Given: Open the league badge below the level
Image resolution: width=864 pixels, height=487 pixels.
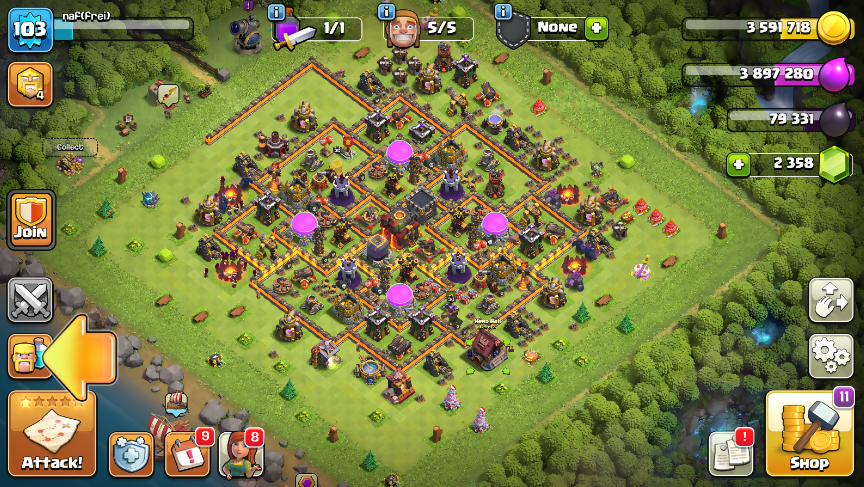Looking at the screenshot, I should [30, 85].
